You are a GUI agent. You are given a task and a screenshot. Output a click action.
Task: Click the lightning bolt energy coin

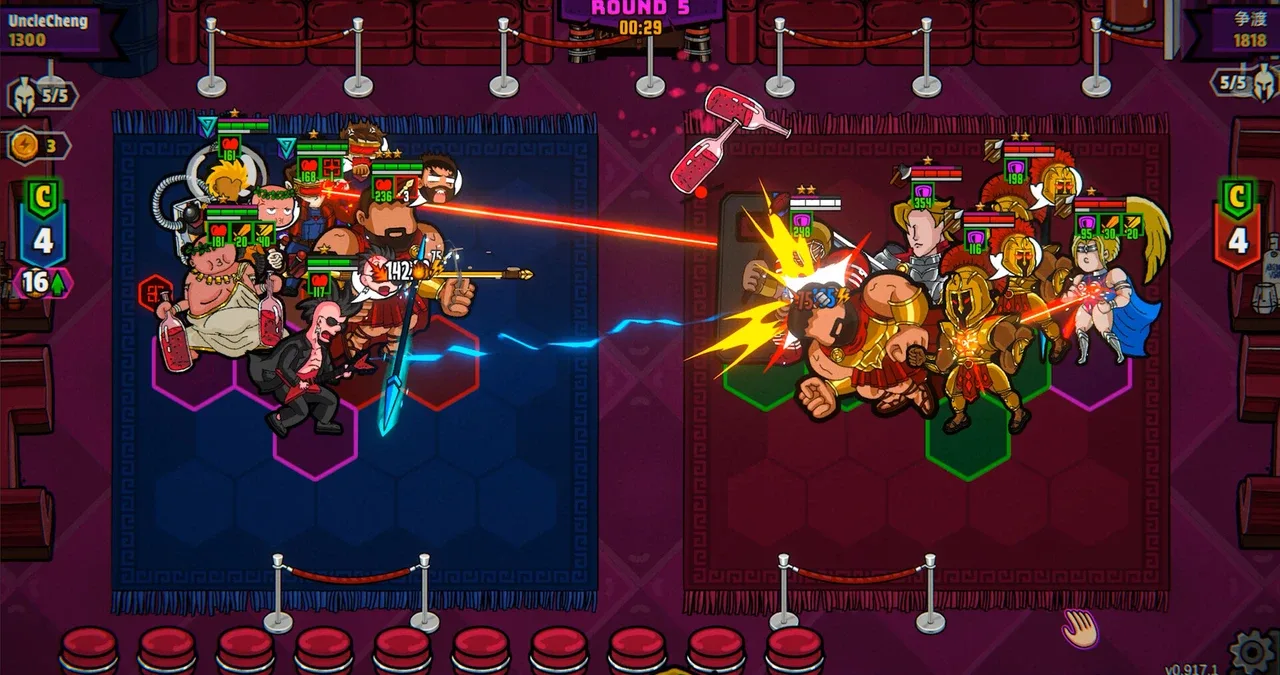(x=22, y=146)
